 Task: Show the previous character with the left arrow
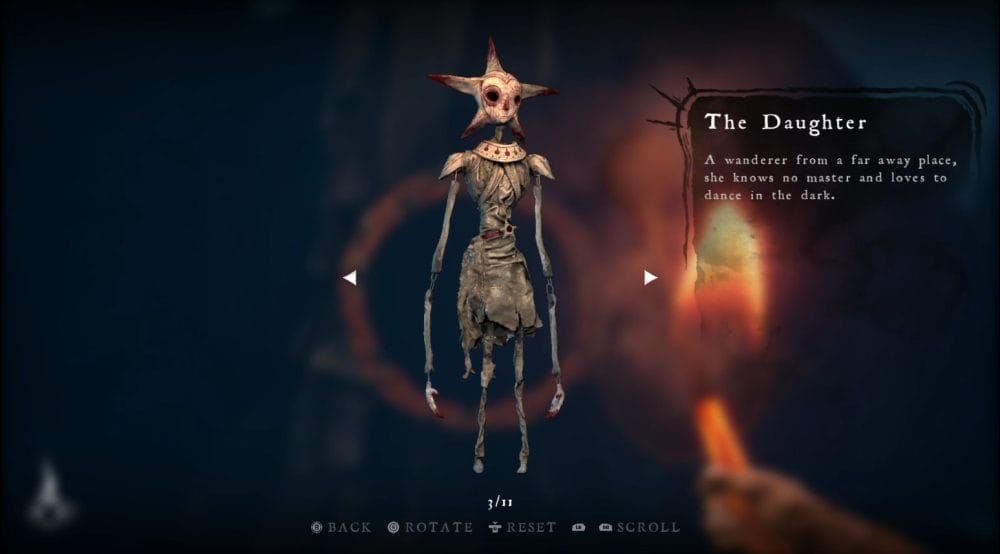click(x=349, y=278)
